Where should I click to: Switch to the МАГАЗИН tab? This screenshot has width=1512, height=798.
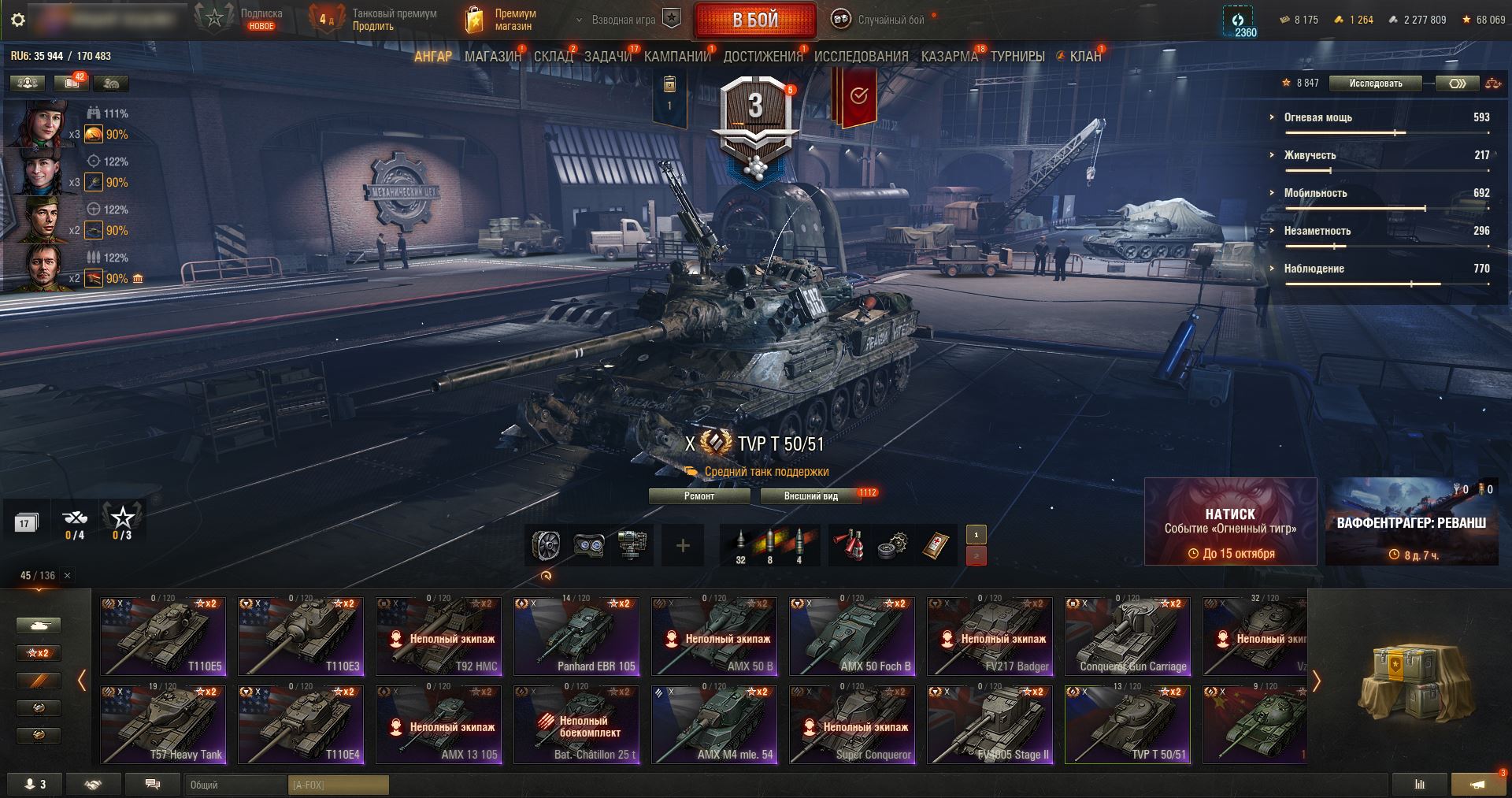(x=493, y=57)
